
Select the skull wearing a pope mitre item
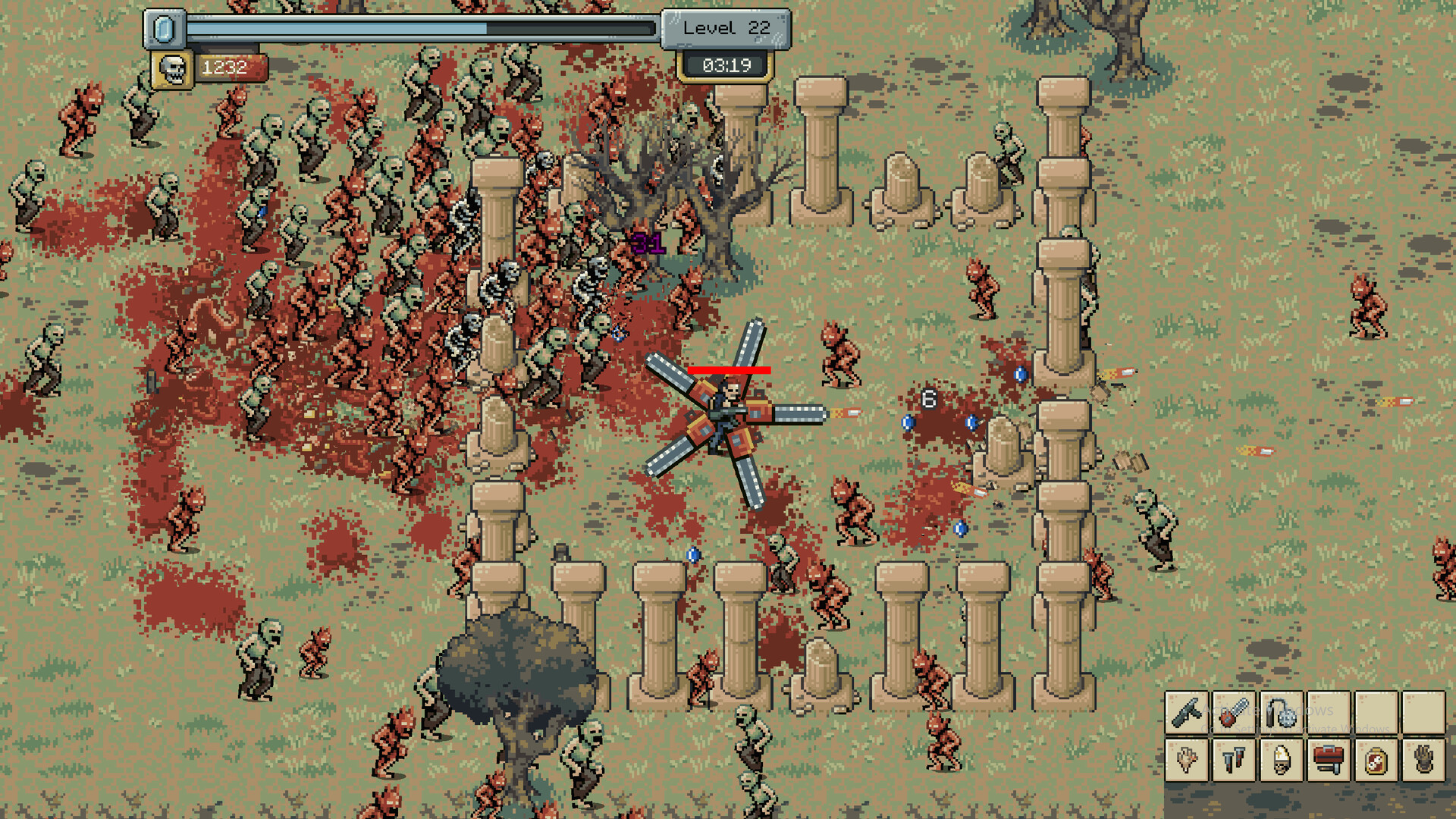point(1282,760)
